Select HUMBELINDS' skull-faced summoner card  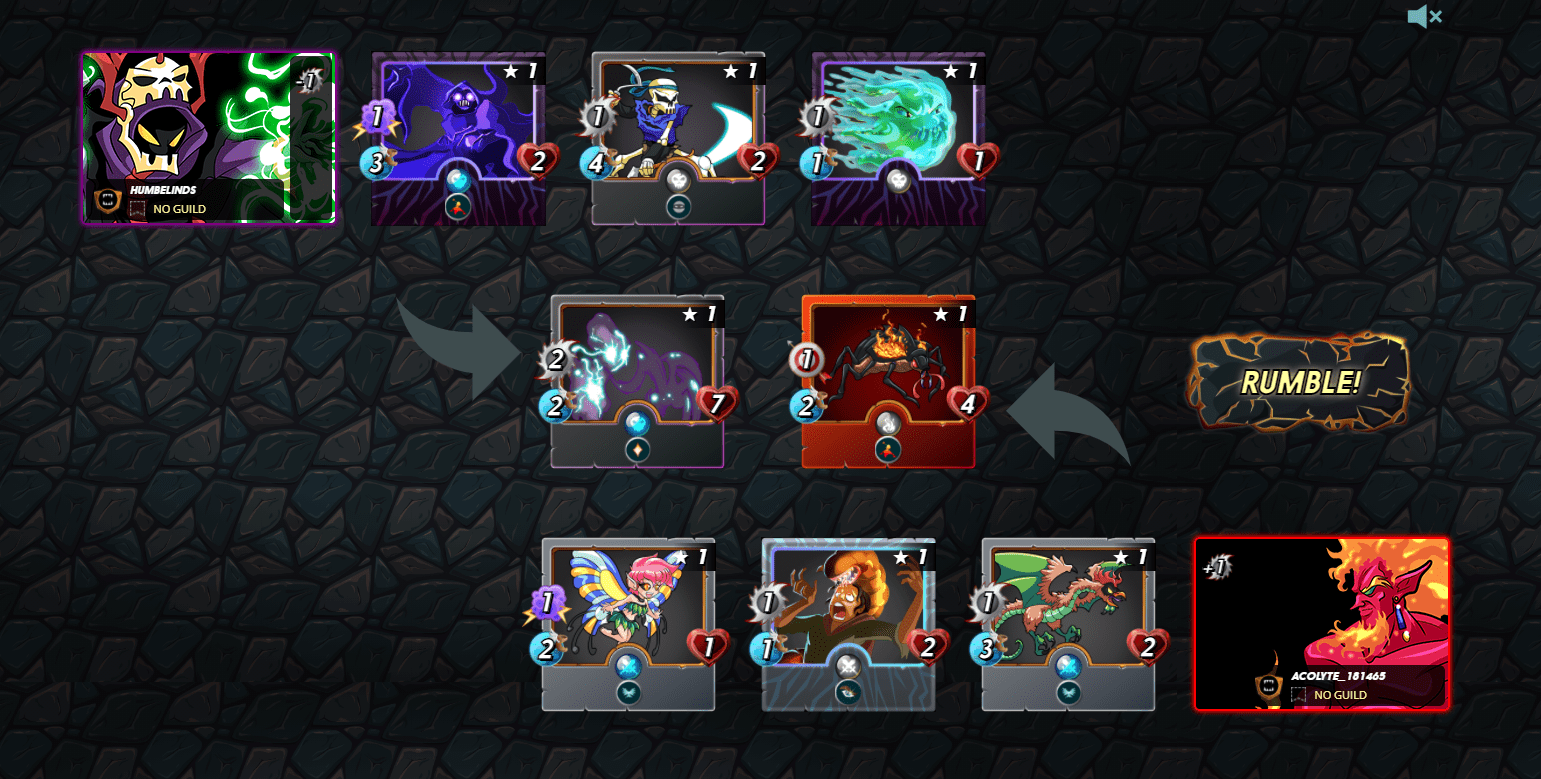click(209, 138)
